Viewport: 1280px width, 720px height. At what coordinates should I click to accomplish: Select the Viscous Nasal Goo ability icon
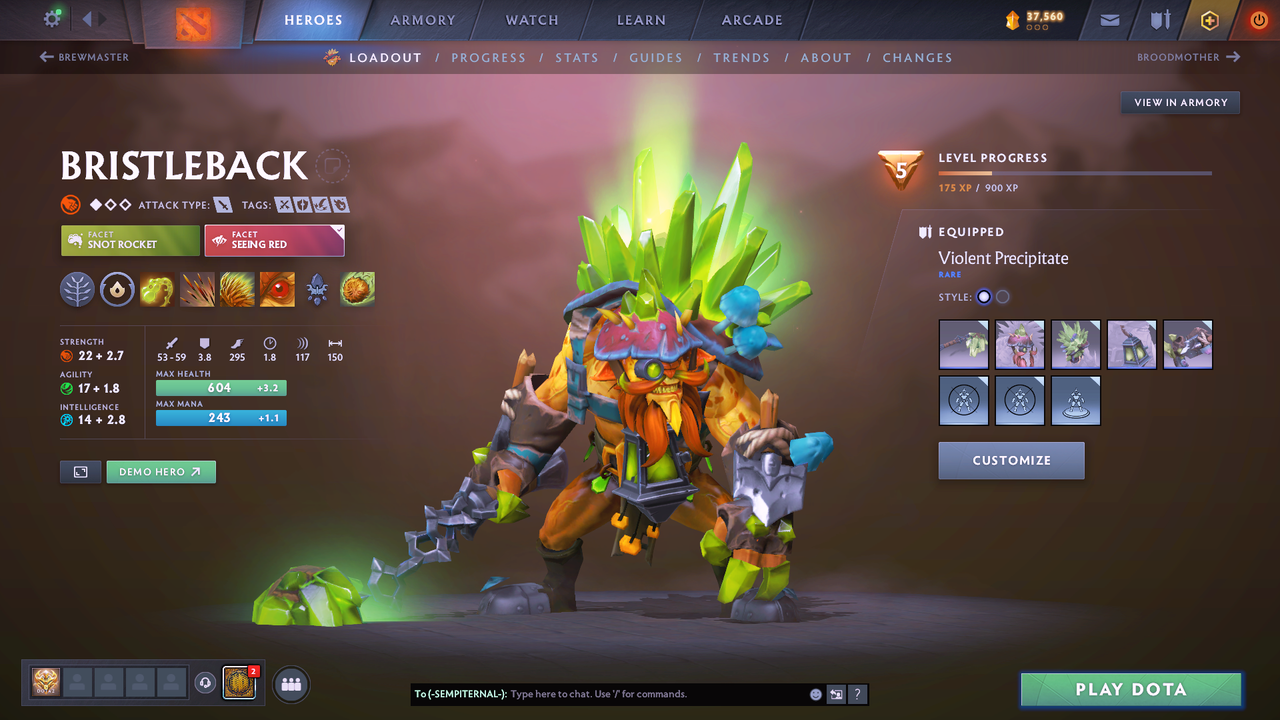[x=157, y=290]
